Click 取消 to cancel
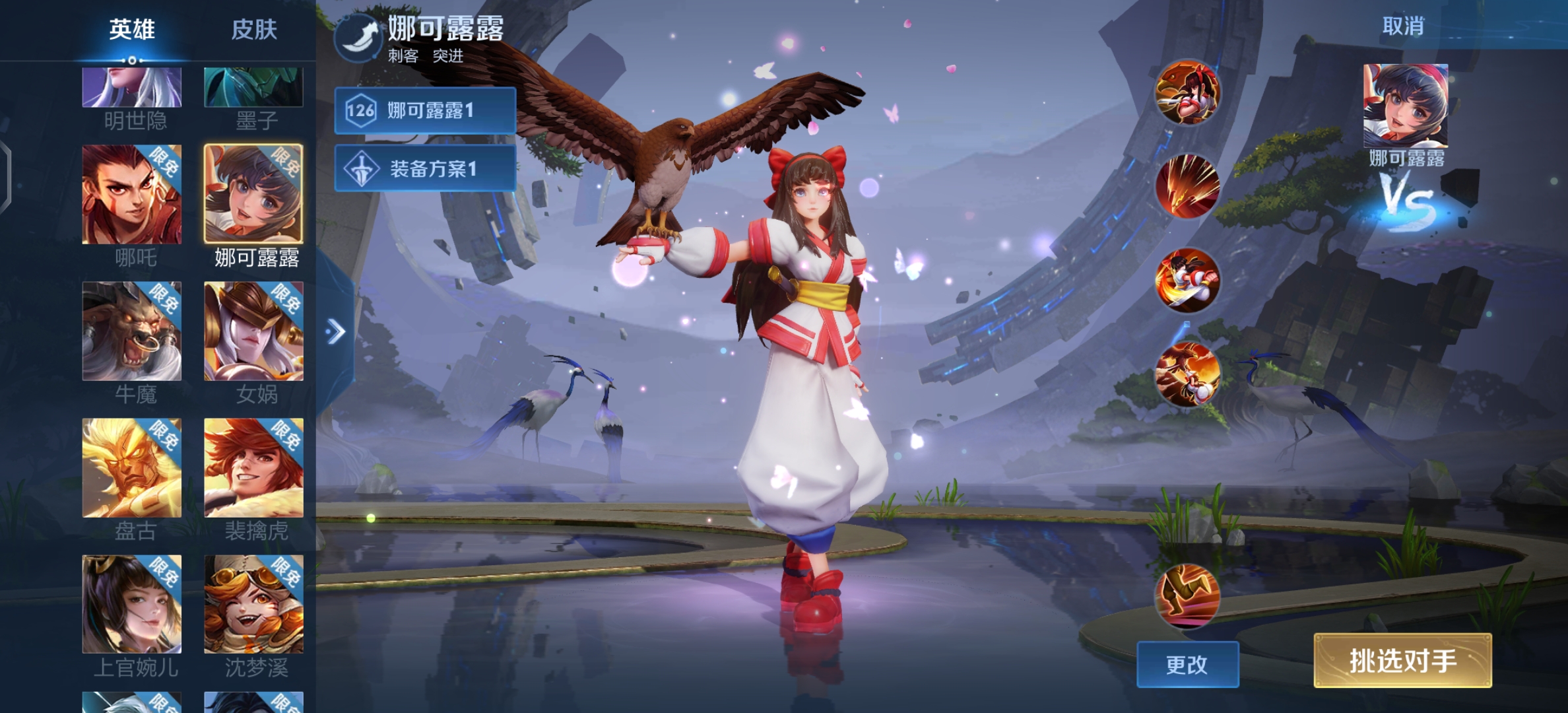Image resolution: width=1568 pixels, height=713 pixels. (x=1403, y=26)
